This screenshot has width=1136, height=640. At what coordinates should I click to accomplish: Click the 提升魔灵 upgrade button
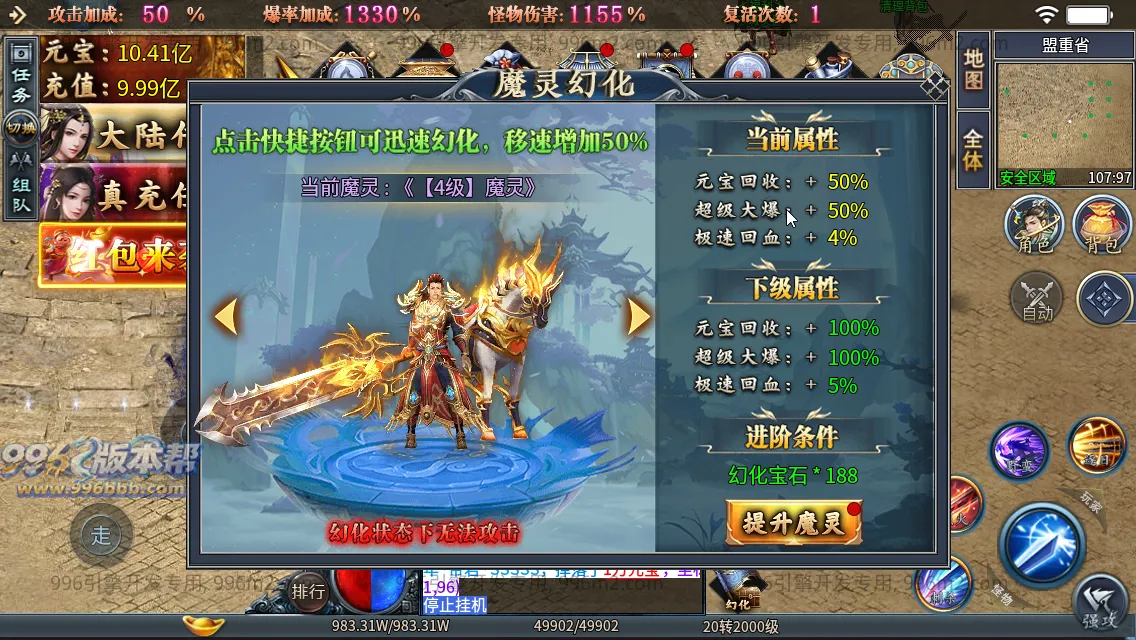click(794, 522)
